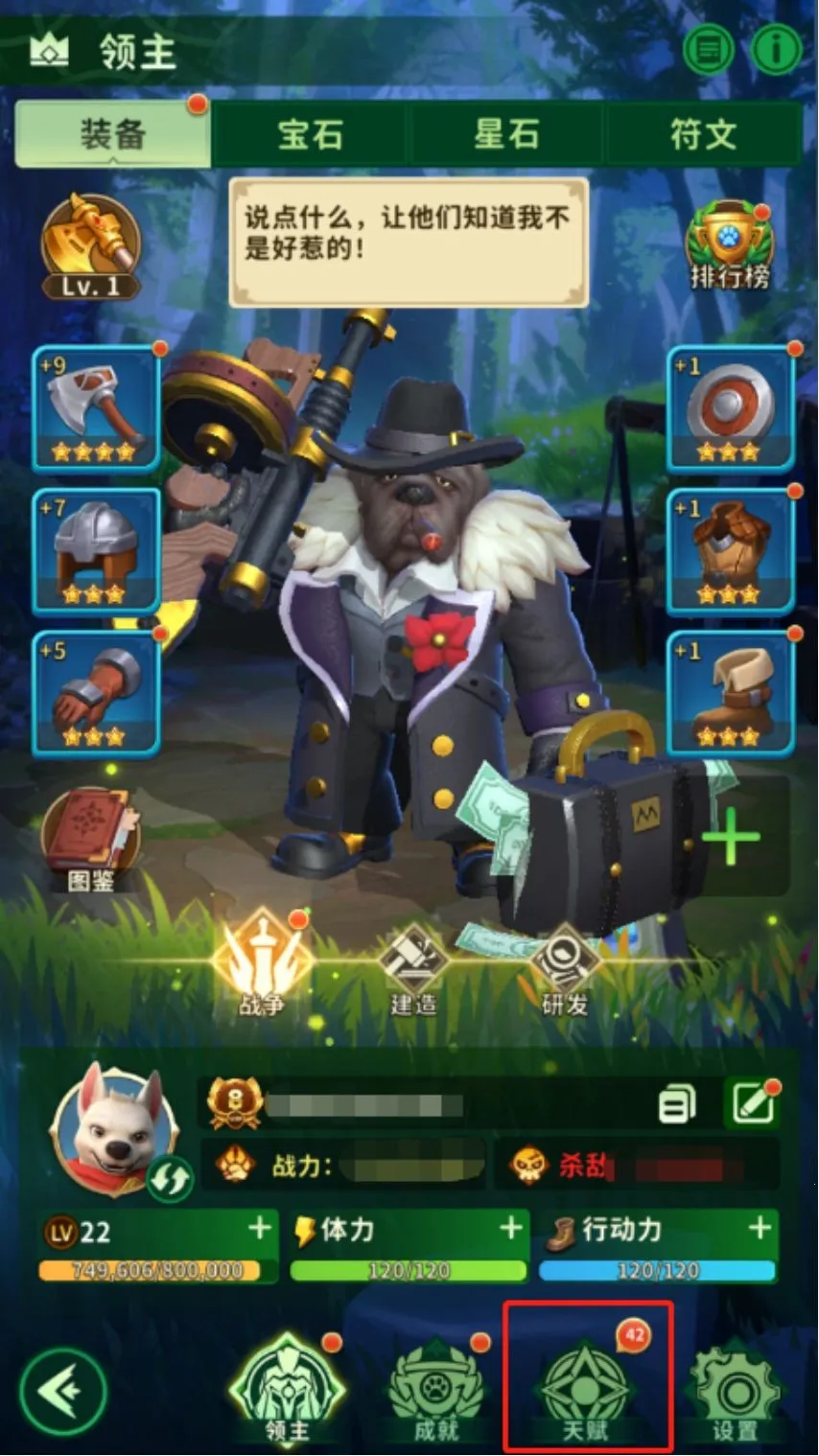Viewport: 819px width, 1456px height.
Task: Open the 天赋 talent menu
Action: click(585, 1380)
